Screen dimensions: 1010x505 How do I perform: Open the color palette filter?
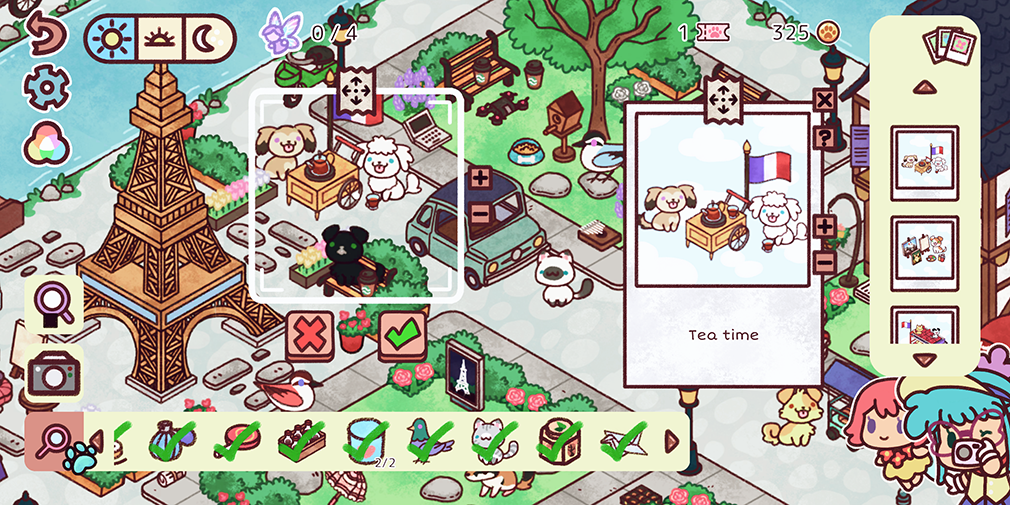point(44,138)
